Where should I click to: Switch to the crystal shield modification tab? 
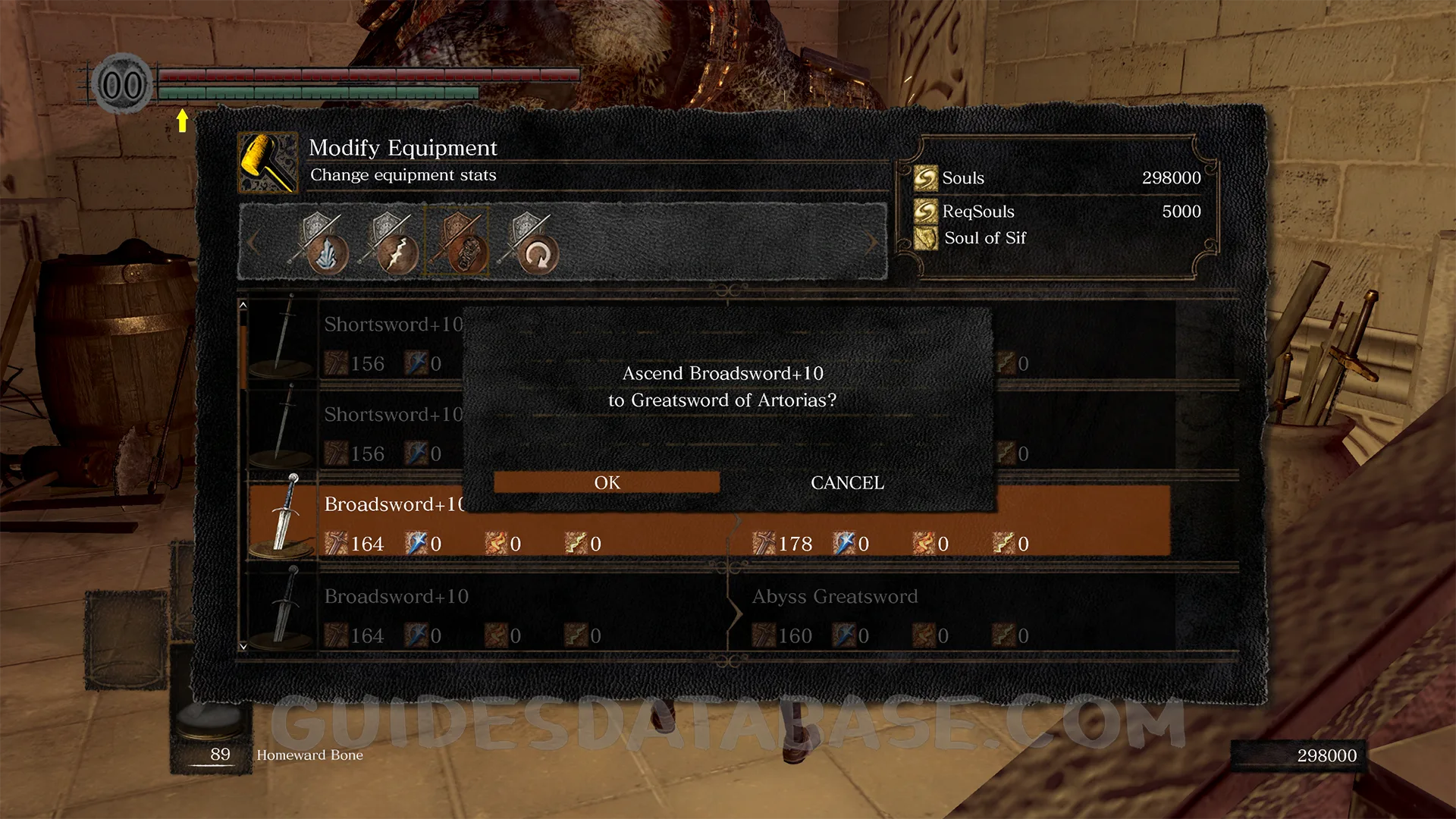(320, 244)
